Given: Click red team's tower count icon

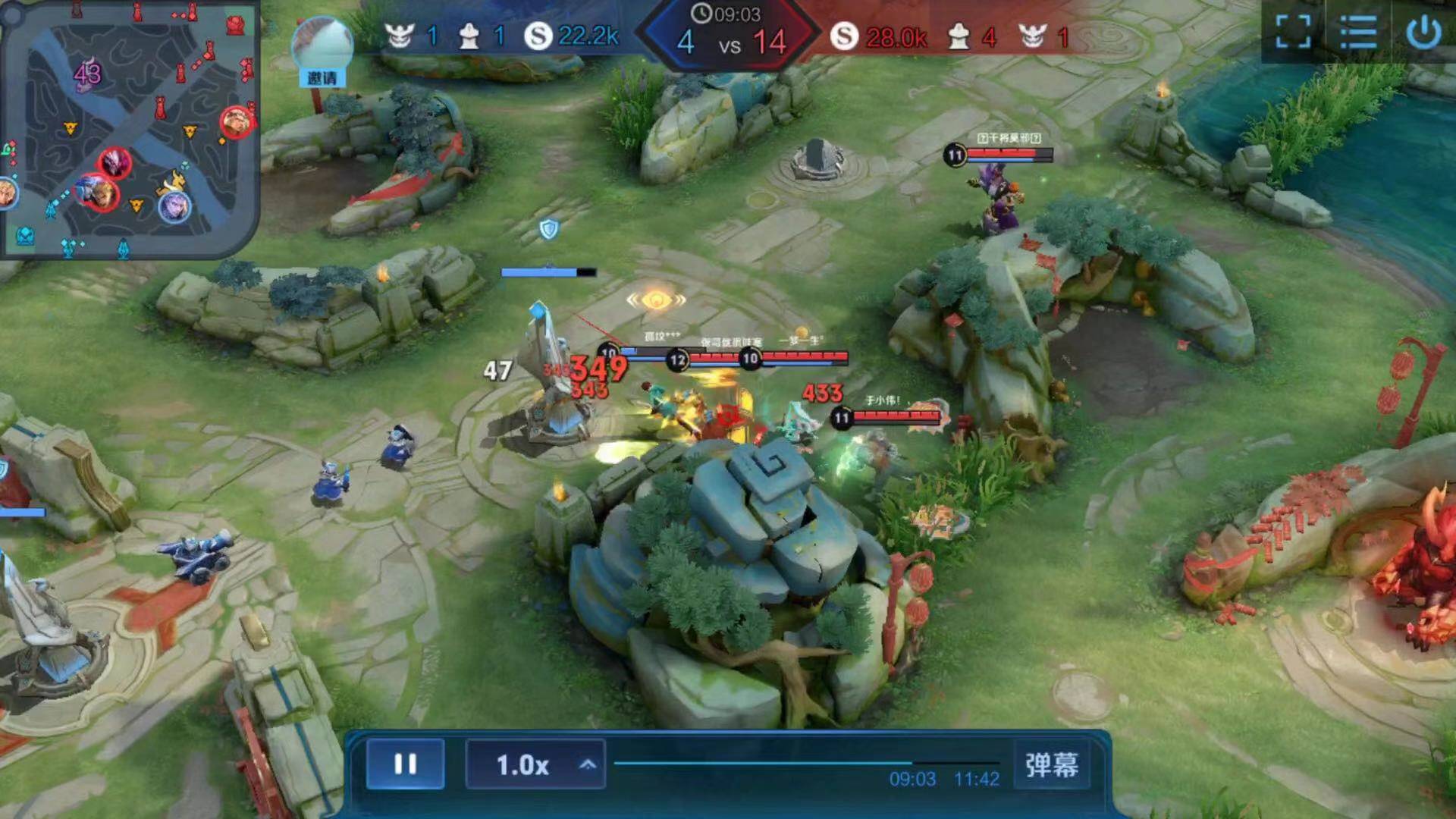Looking at the screenshot, I should point(958,36).
